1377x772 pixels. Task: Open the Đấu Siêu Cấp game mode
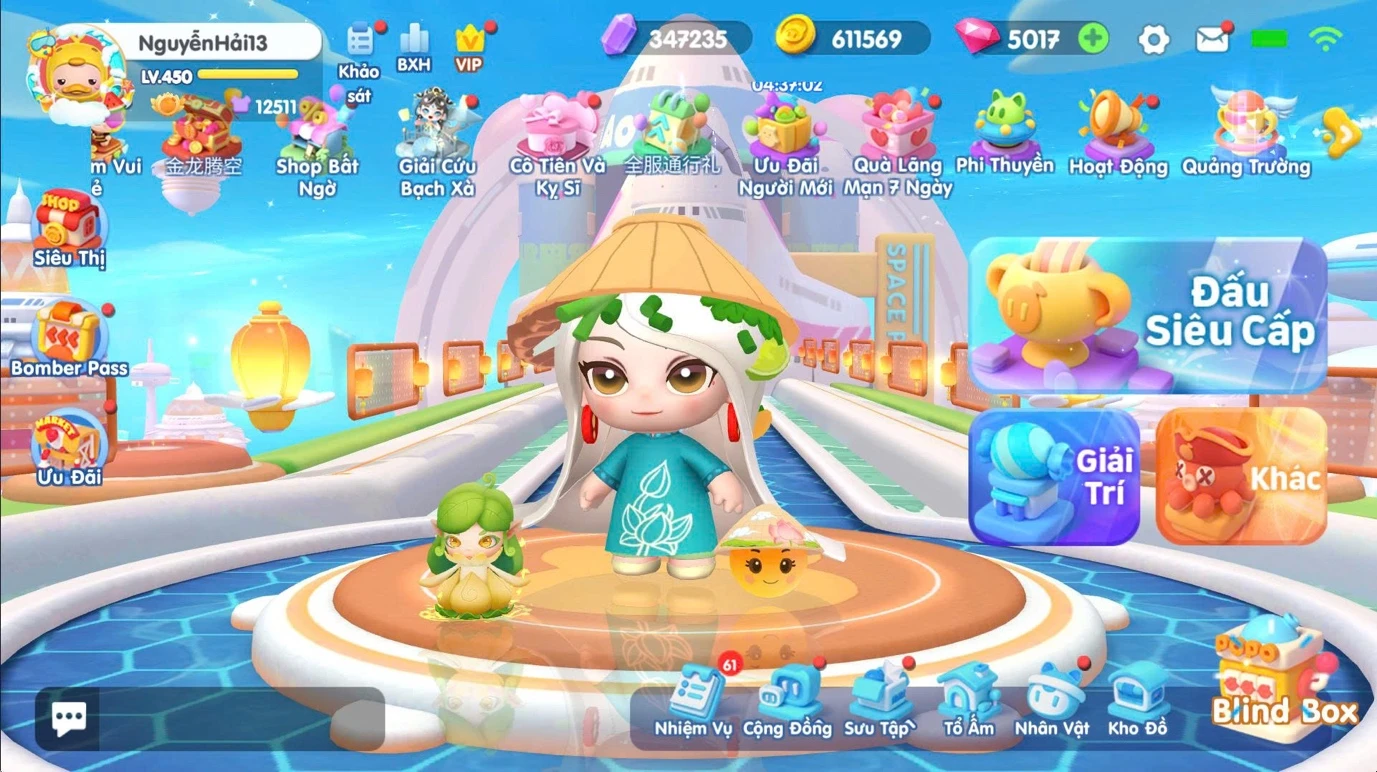point(1147,314)
